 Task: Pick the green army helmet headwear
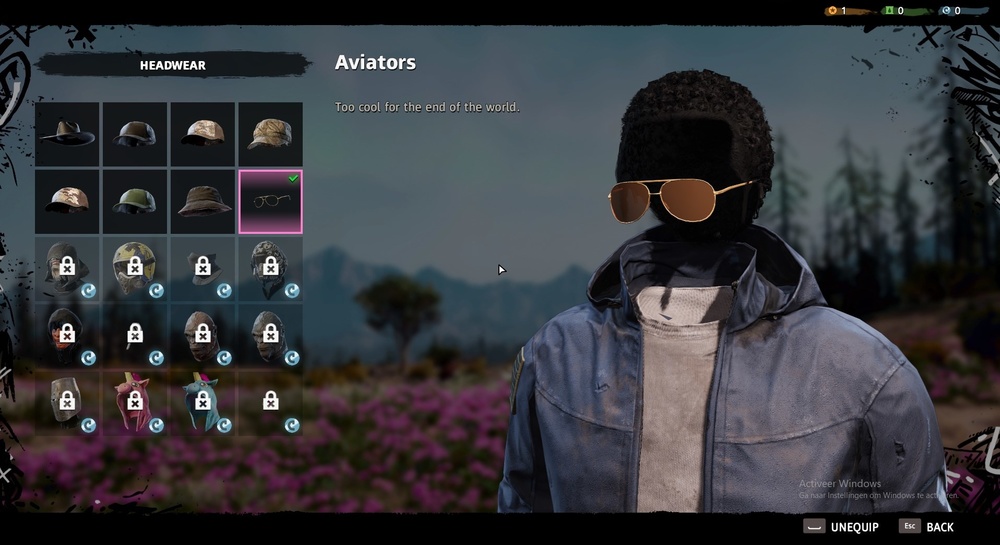136,201
